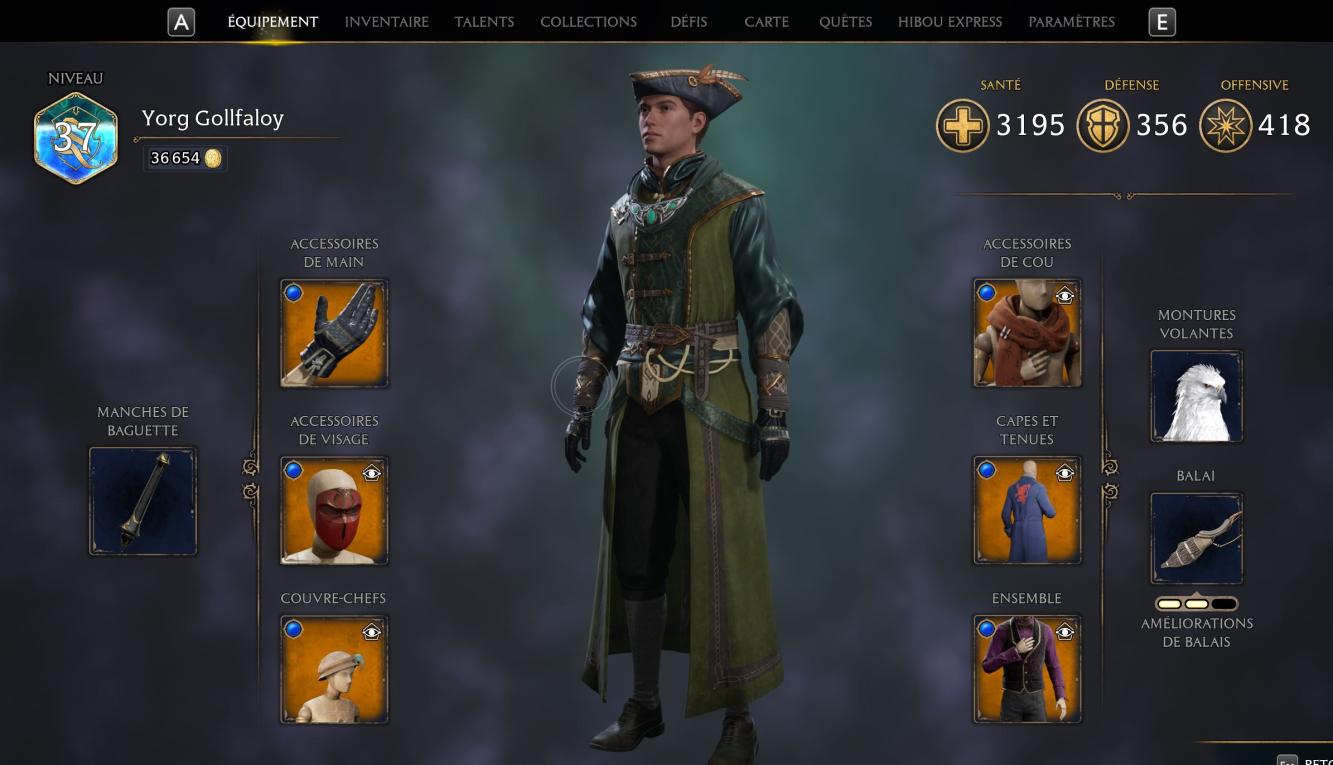1333x765 pixels.
Task: Choose the red mask face accessory slot
Action: coord(334,511)
